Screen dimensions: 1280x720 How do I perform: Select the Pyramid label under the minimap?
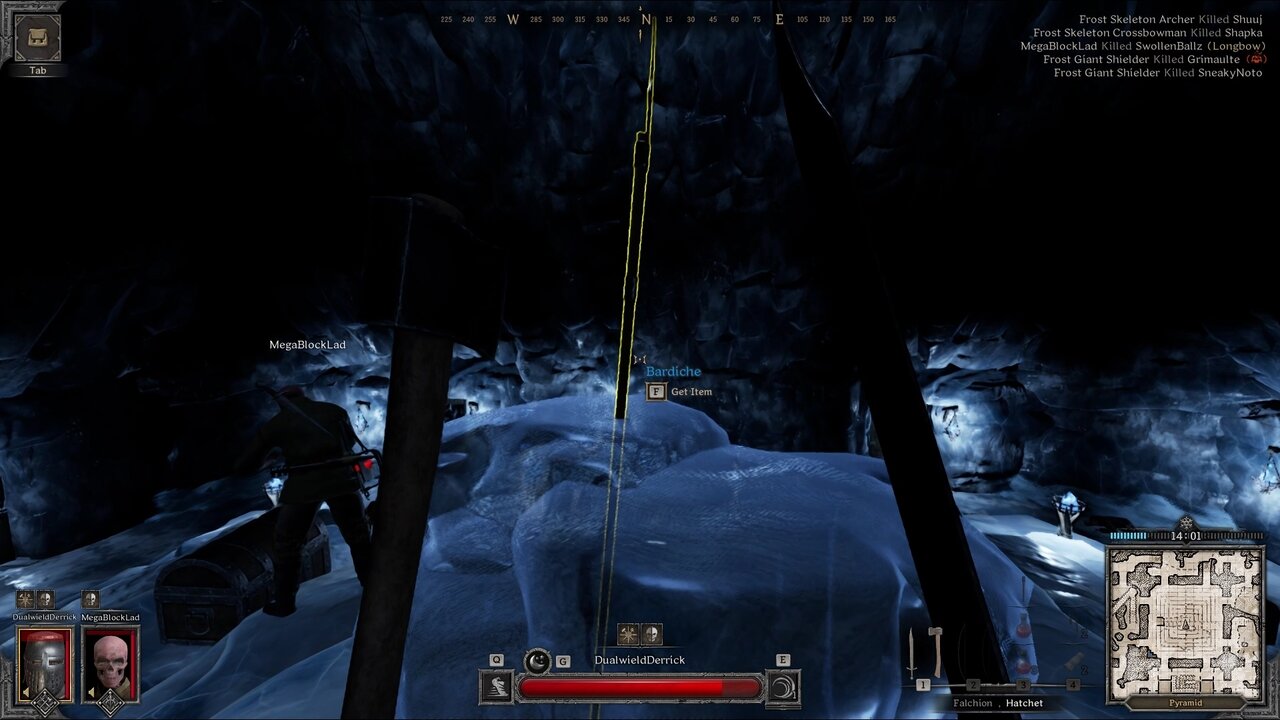[x=1185, y=702]
